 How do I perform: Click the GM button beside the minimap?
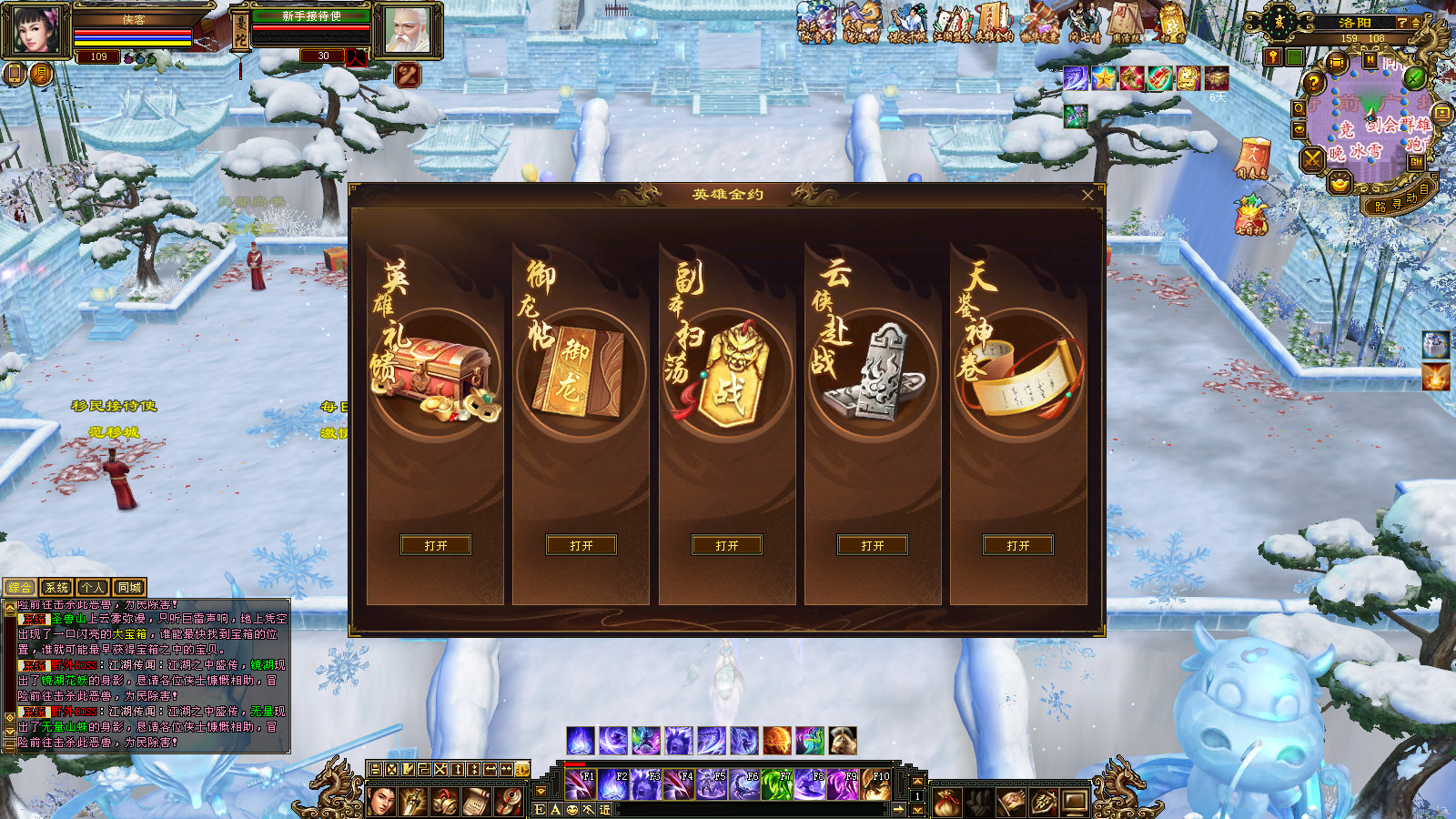(x=1414, y=162)
